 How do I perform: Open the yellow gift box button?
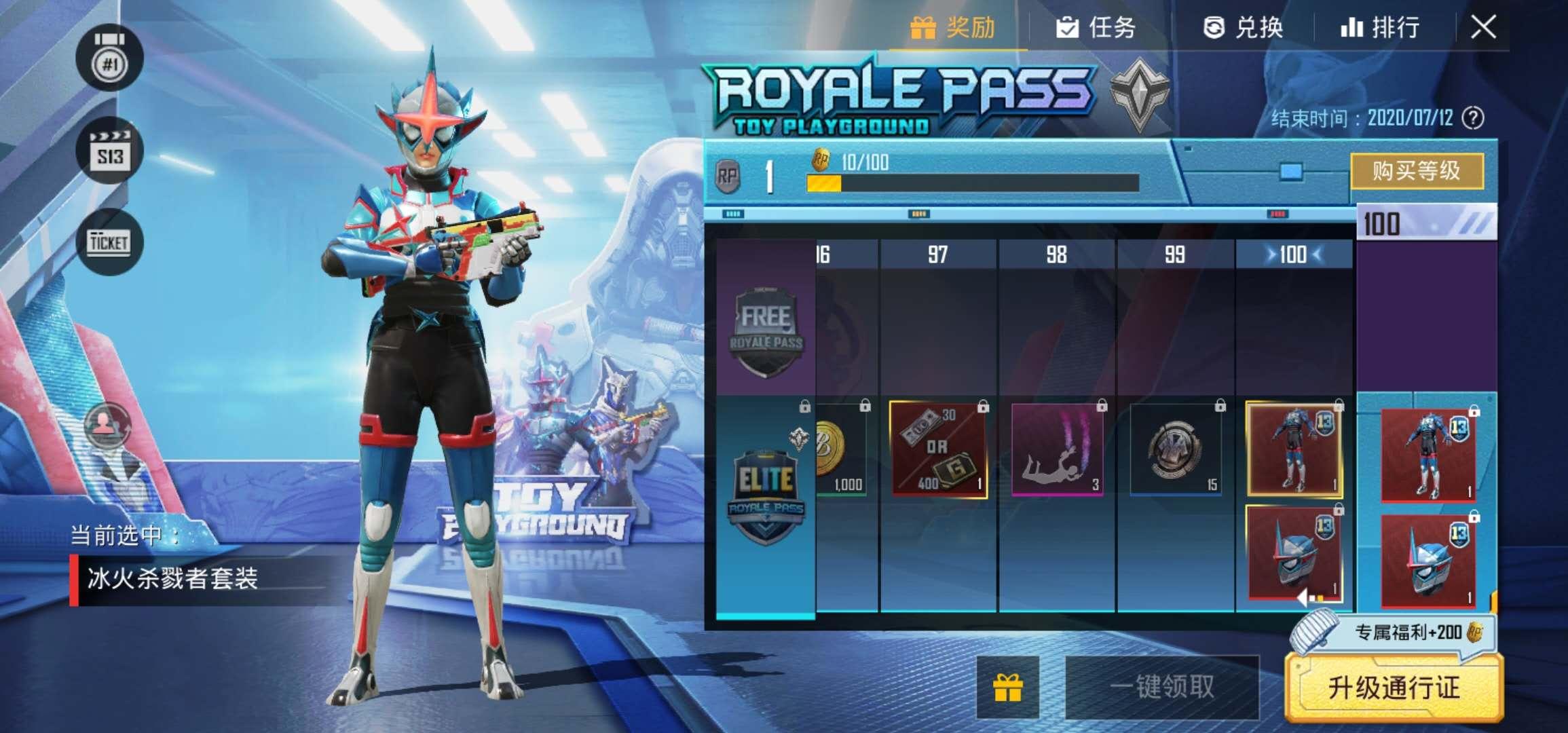[1008, 687]
